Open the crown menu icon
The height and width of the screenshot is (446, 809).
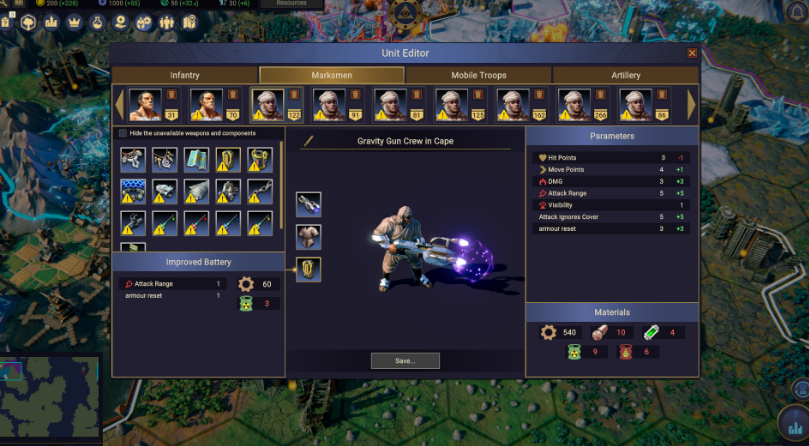coord(72,21)
